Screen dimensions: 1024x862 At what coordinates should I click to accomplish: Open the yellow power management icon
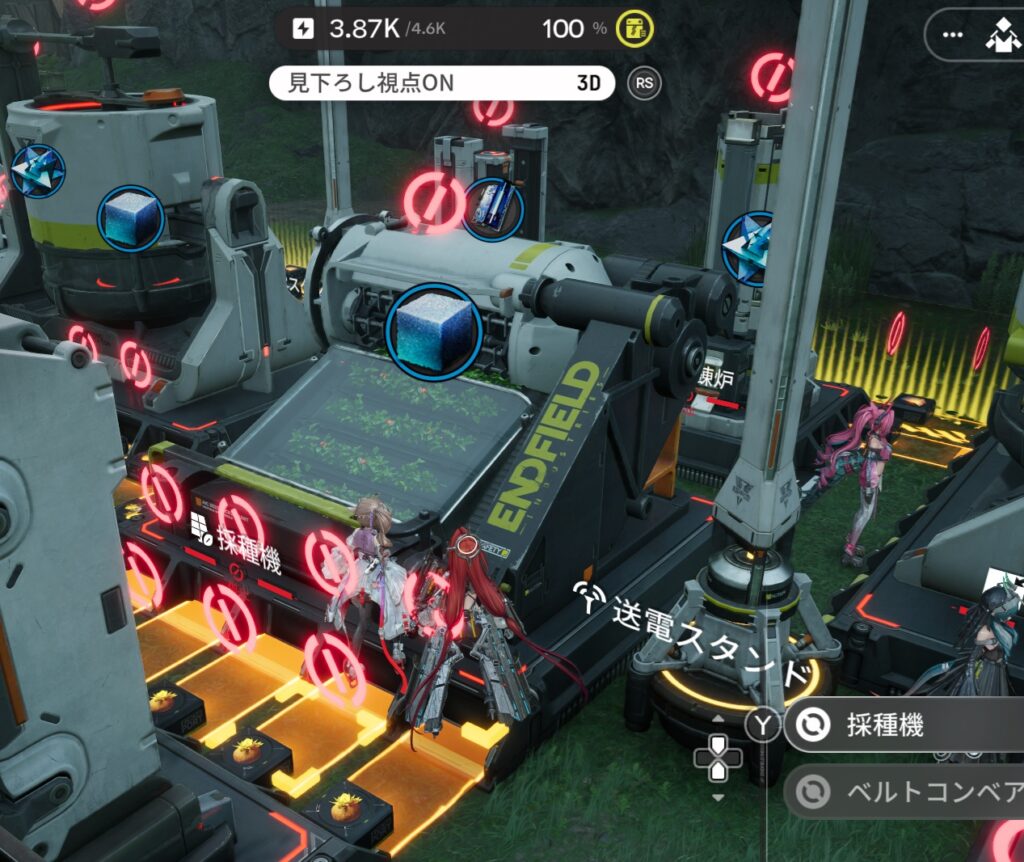pos(632,28)
